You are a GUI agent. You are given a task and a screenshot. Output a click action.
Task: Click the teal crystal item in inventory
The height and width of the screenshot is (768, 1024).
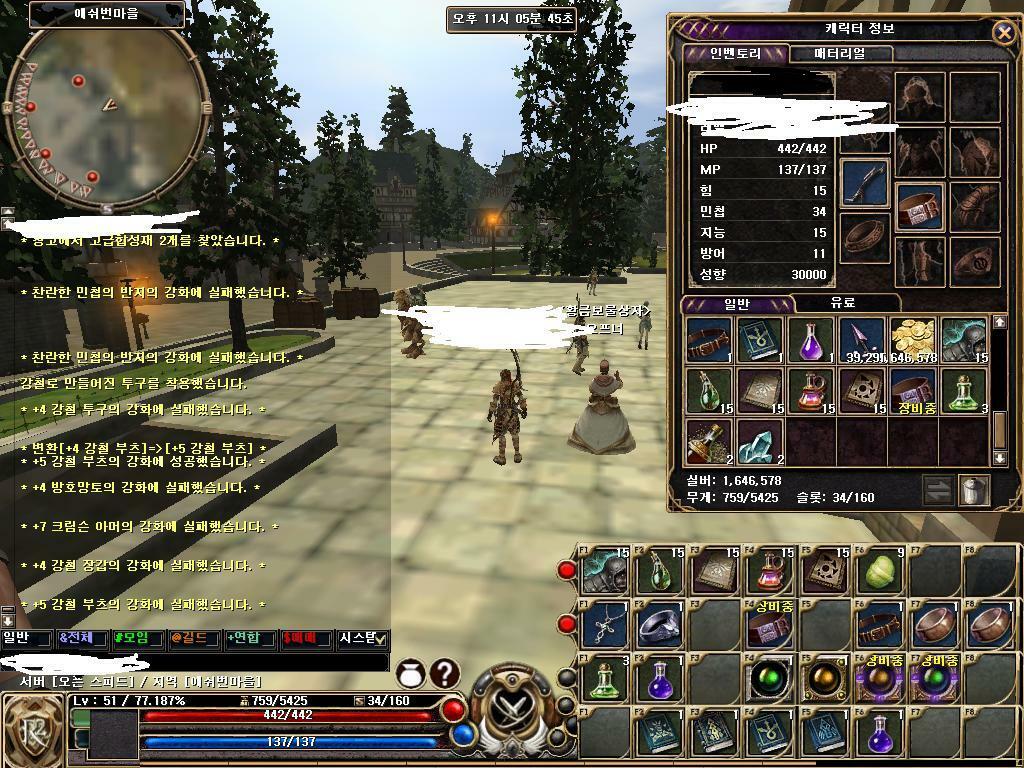pyautogui.click(x=760, y=441)
